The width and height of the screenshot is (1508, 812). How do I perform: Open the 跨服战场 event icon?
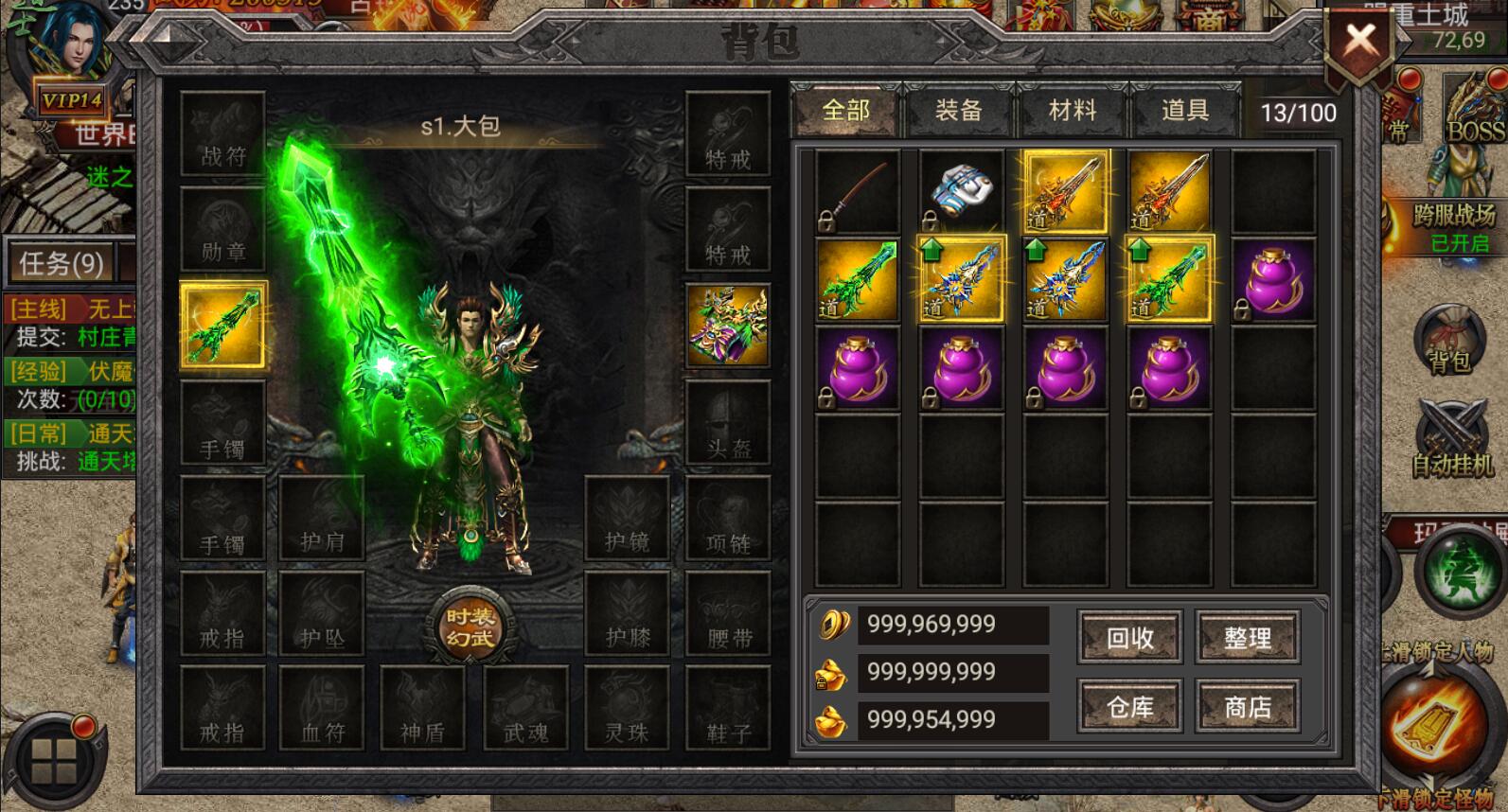click(1453, 225)
